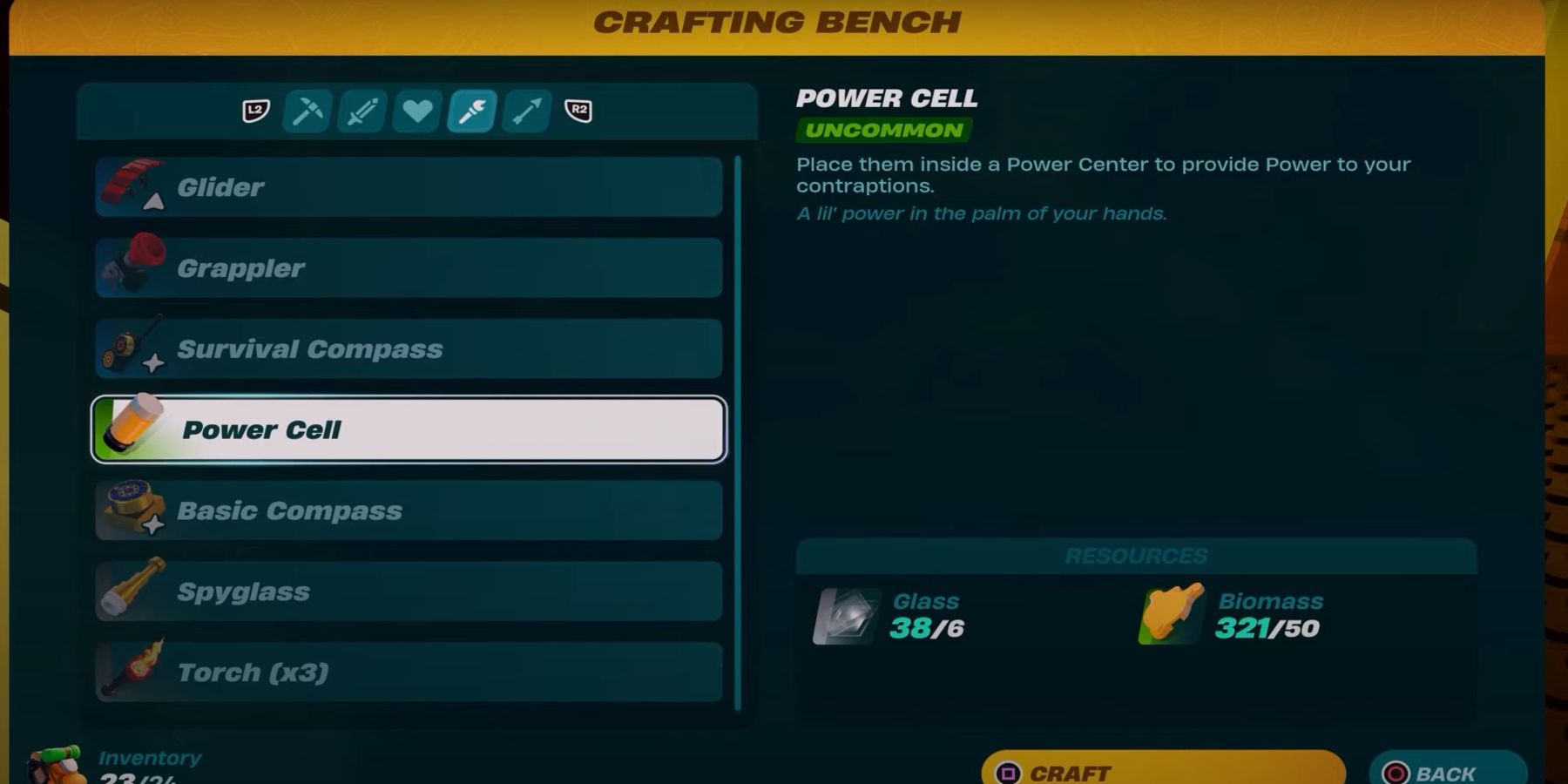Open the sword weapons category filter

pyautogui.click(x=362, y=112)
